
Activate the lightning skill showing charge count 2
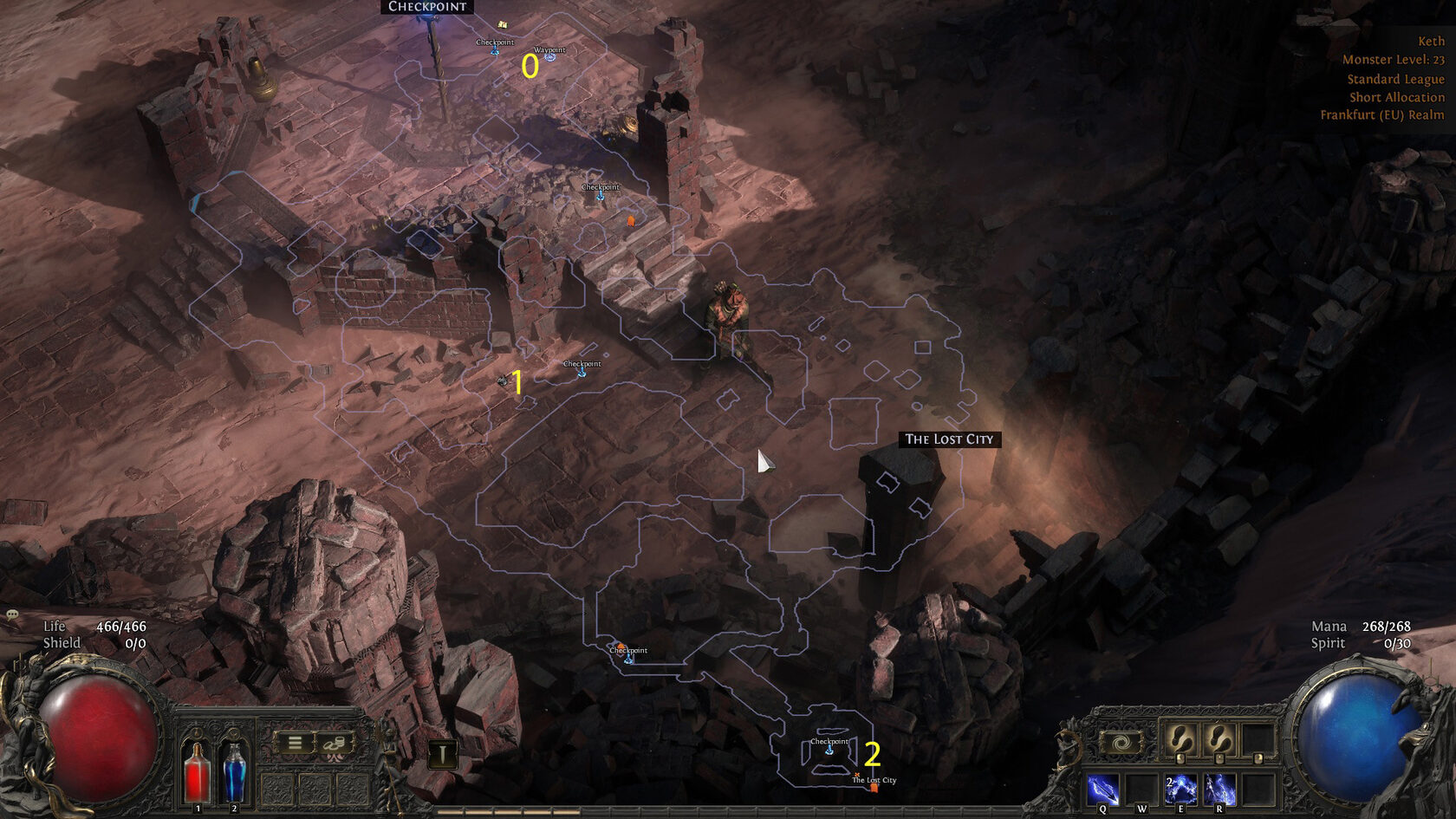click(1180, 790)
